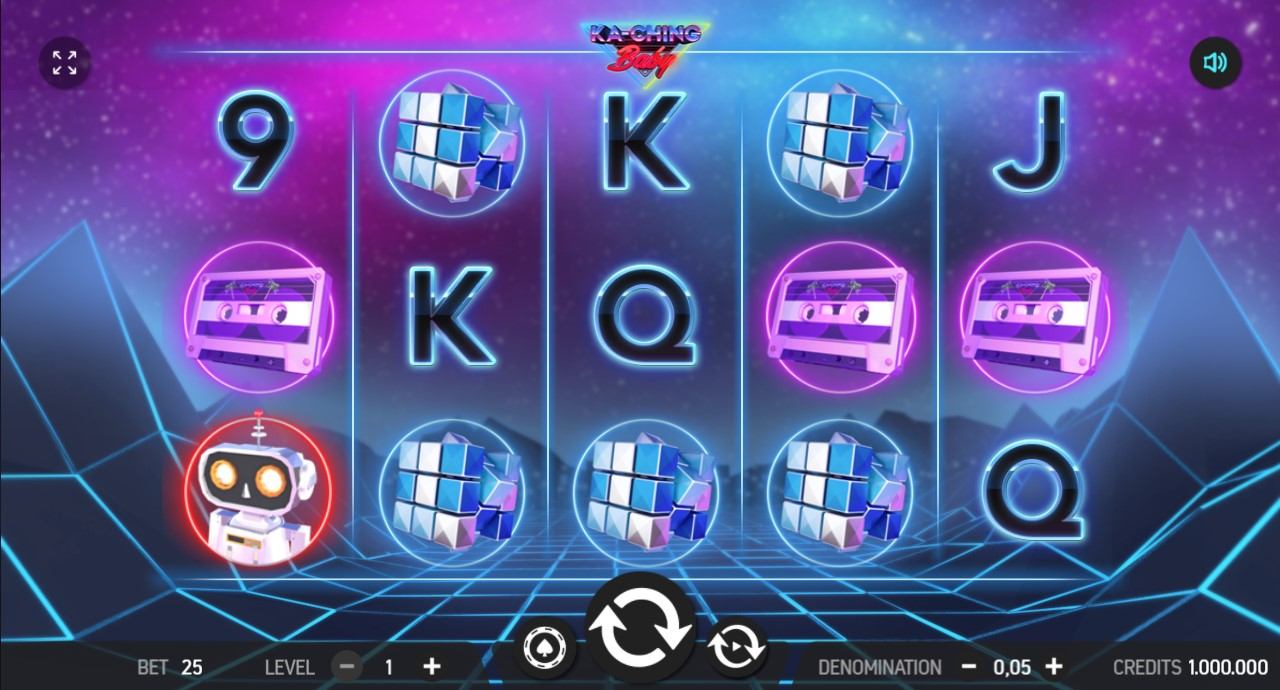Lower the coin denomination

[968, 666]
